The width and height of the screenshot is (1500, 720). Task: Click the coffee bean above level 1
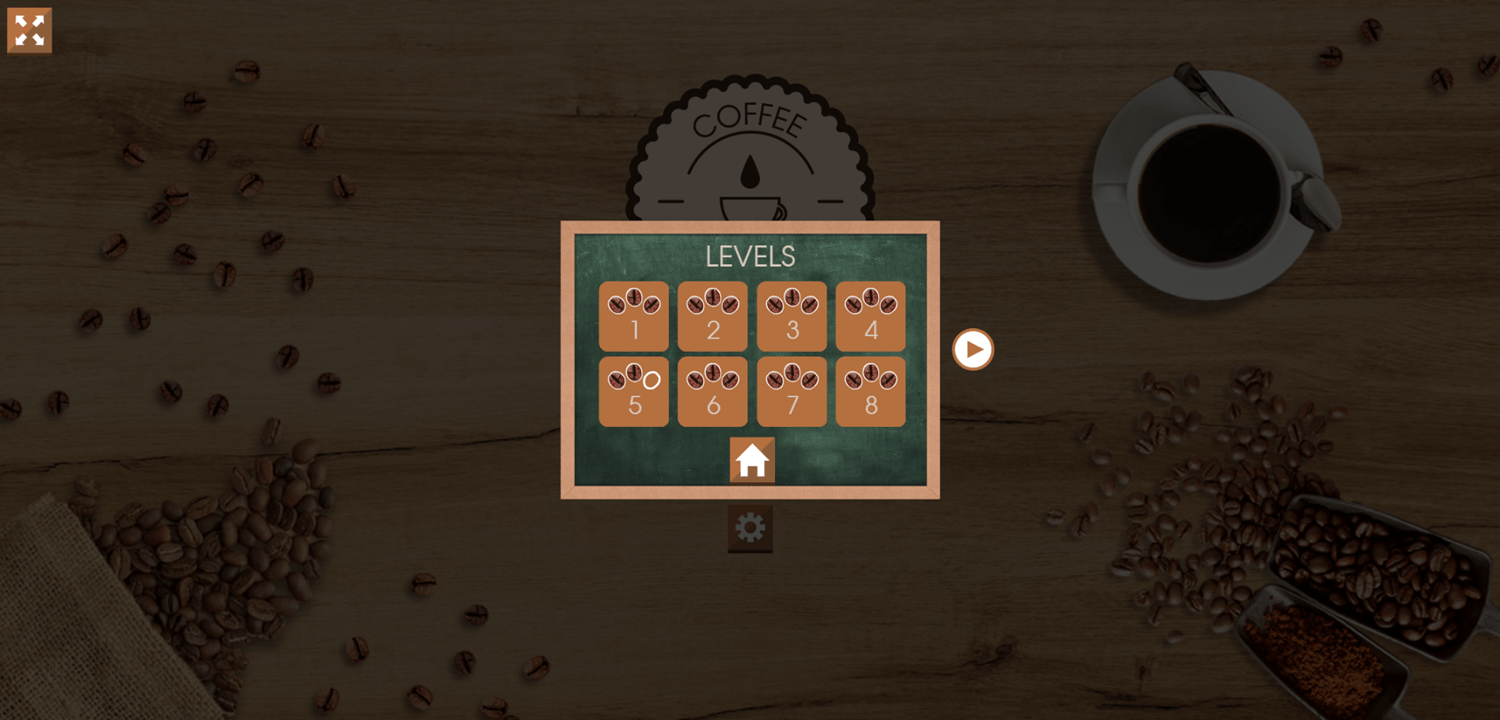[x=633, y=299]
